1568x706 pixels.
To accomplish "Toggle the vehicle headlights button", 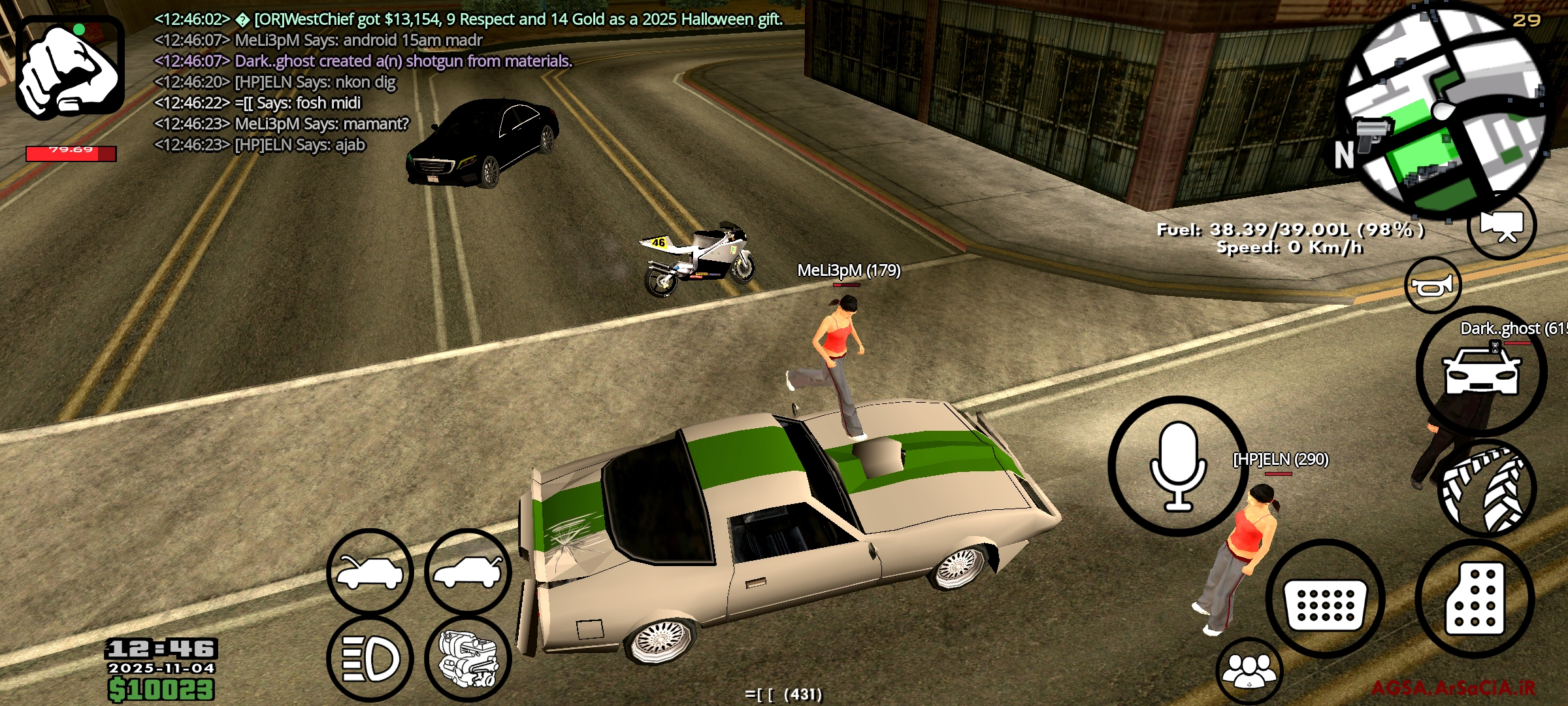I will tap(370, 659).
